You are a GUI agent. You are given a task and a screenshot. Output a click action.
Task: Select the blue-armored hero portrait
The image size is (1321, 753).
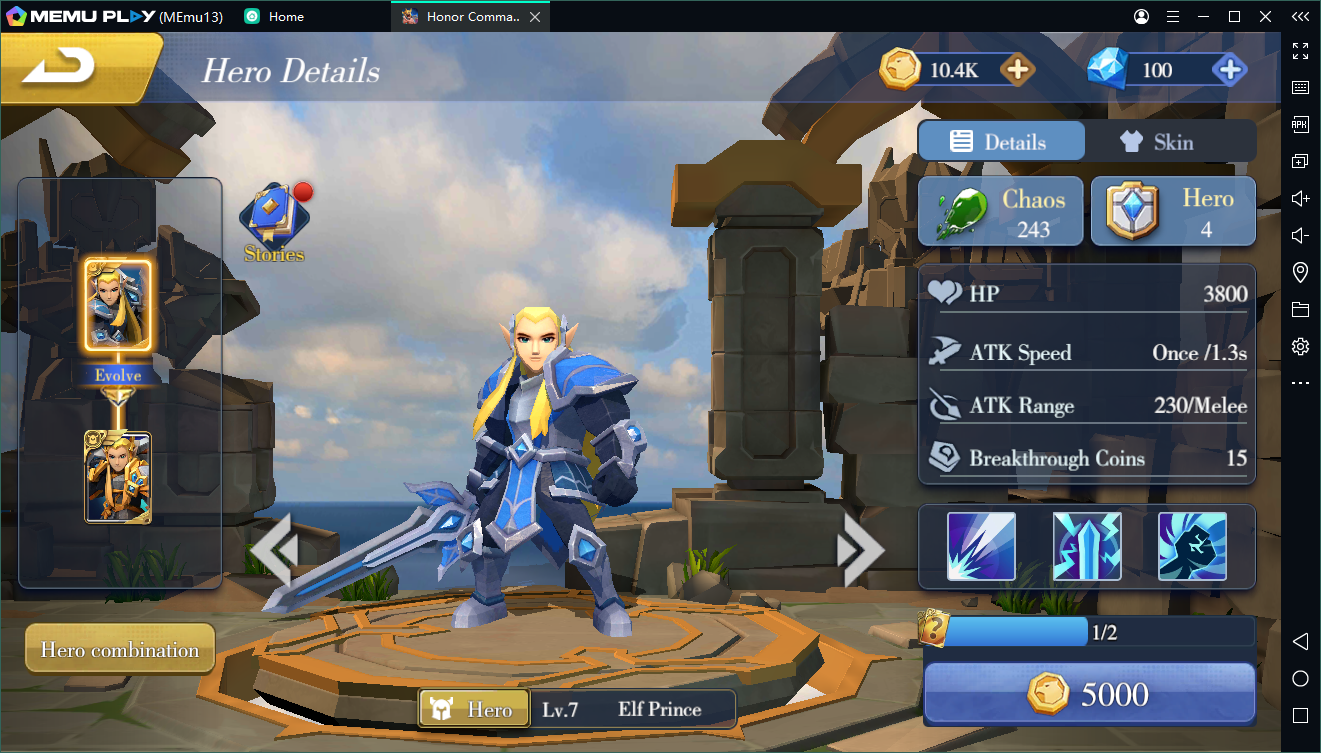[x=117, y=305]
